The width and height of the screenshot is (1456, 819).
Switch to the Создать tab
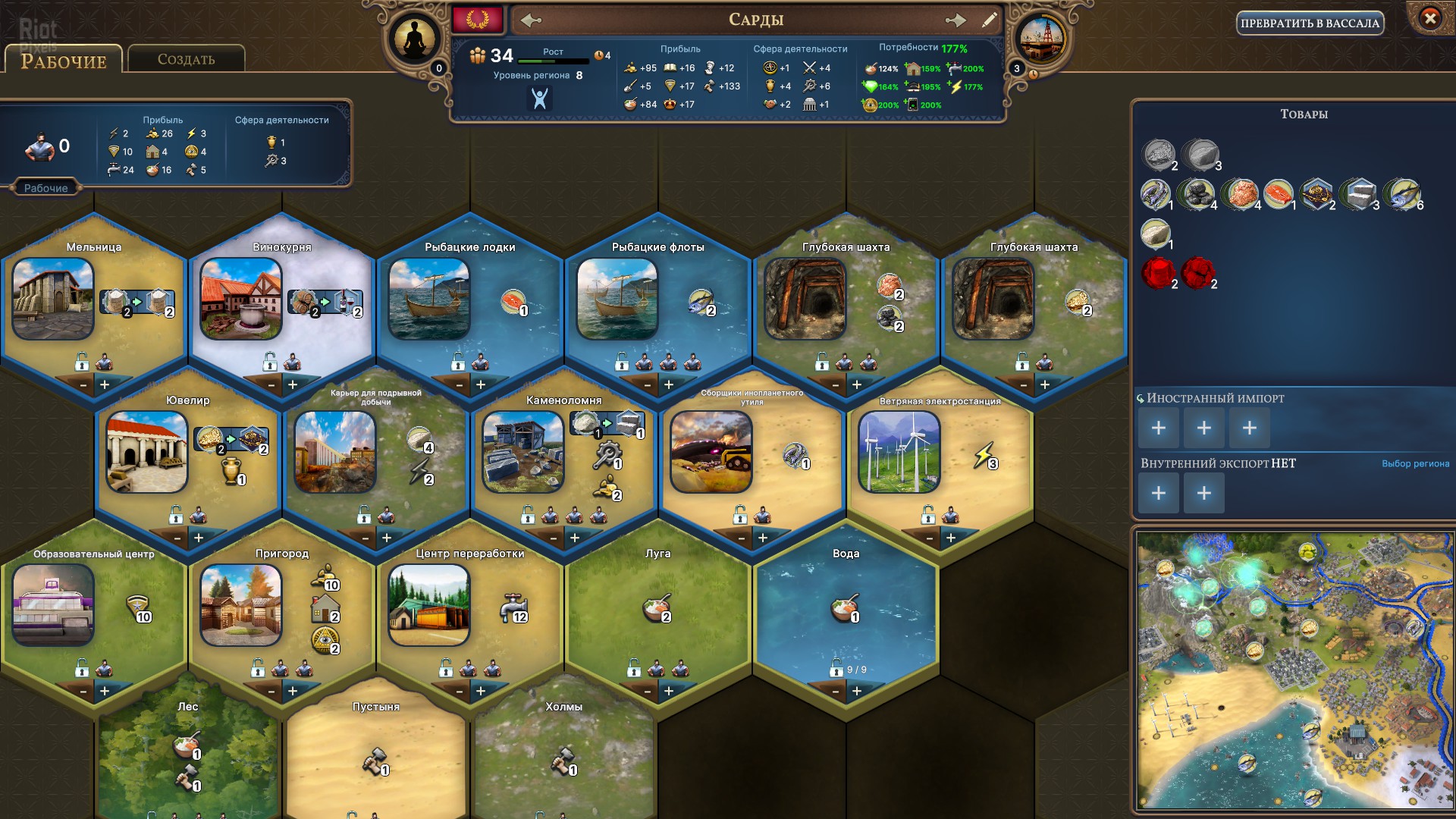click(x=186, y=59)
